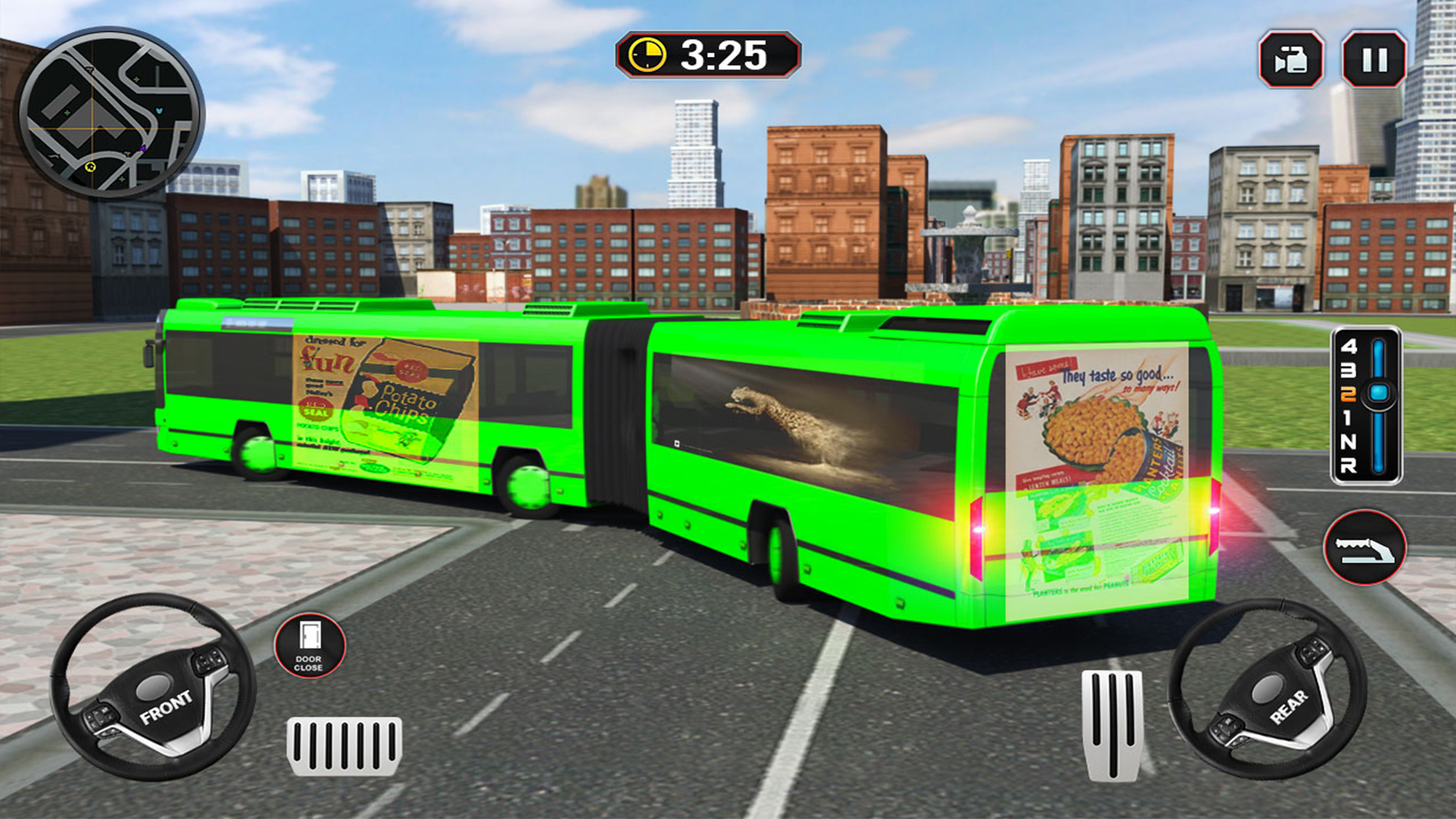Image resolution: width=1456 pixels, height=819 pixels.
Task: Toggle to the recording camera mode
Action: click(x=1291, y=57)
